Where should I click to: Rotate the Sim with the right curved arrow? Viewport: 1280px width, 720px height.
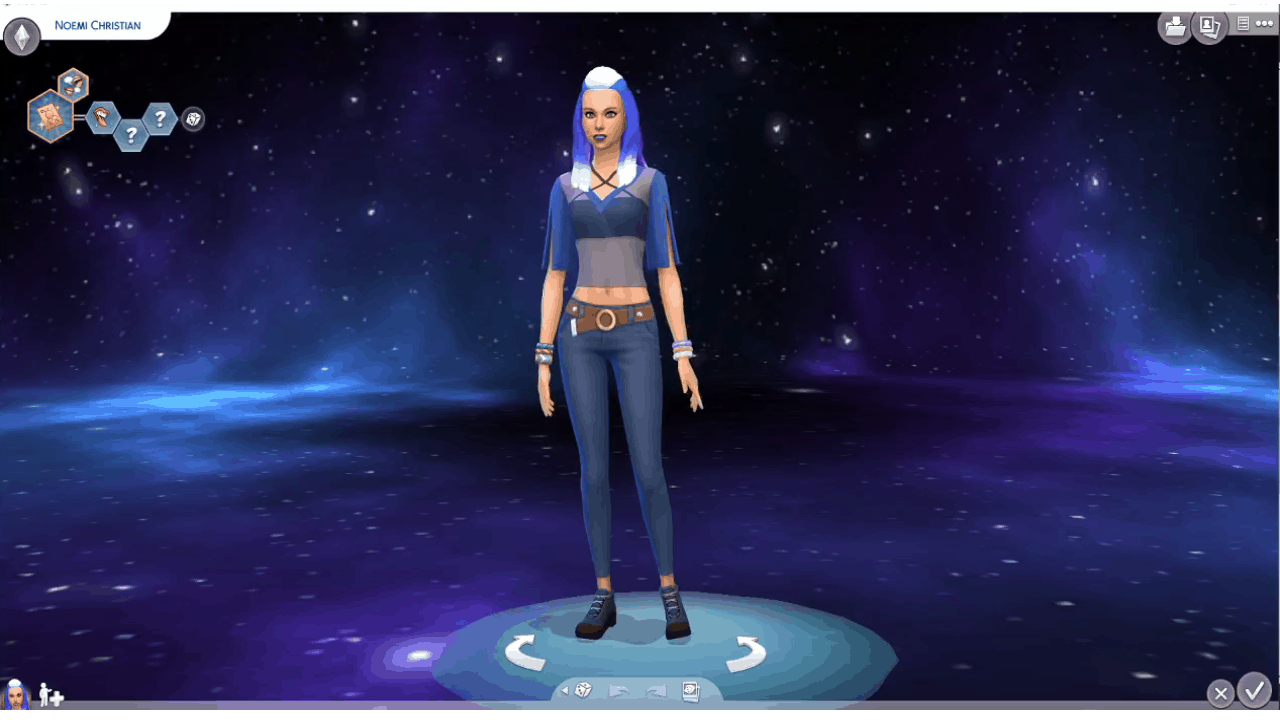pos(745,654)
